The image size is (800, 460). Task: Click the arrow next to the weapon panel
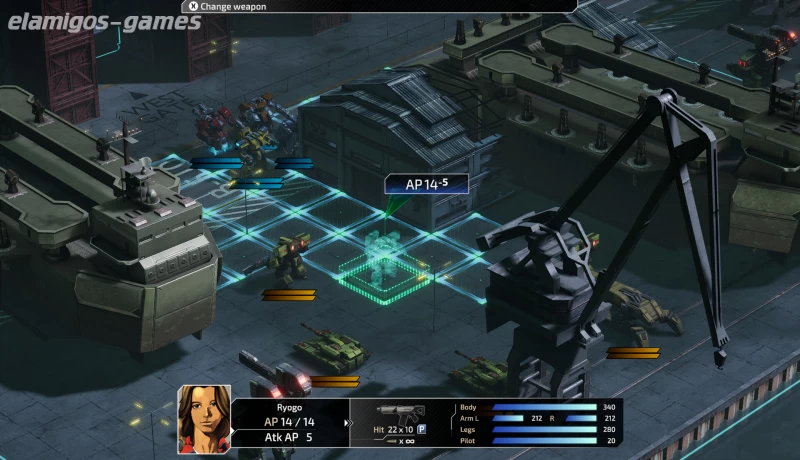click(347, 422)
